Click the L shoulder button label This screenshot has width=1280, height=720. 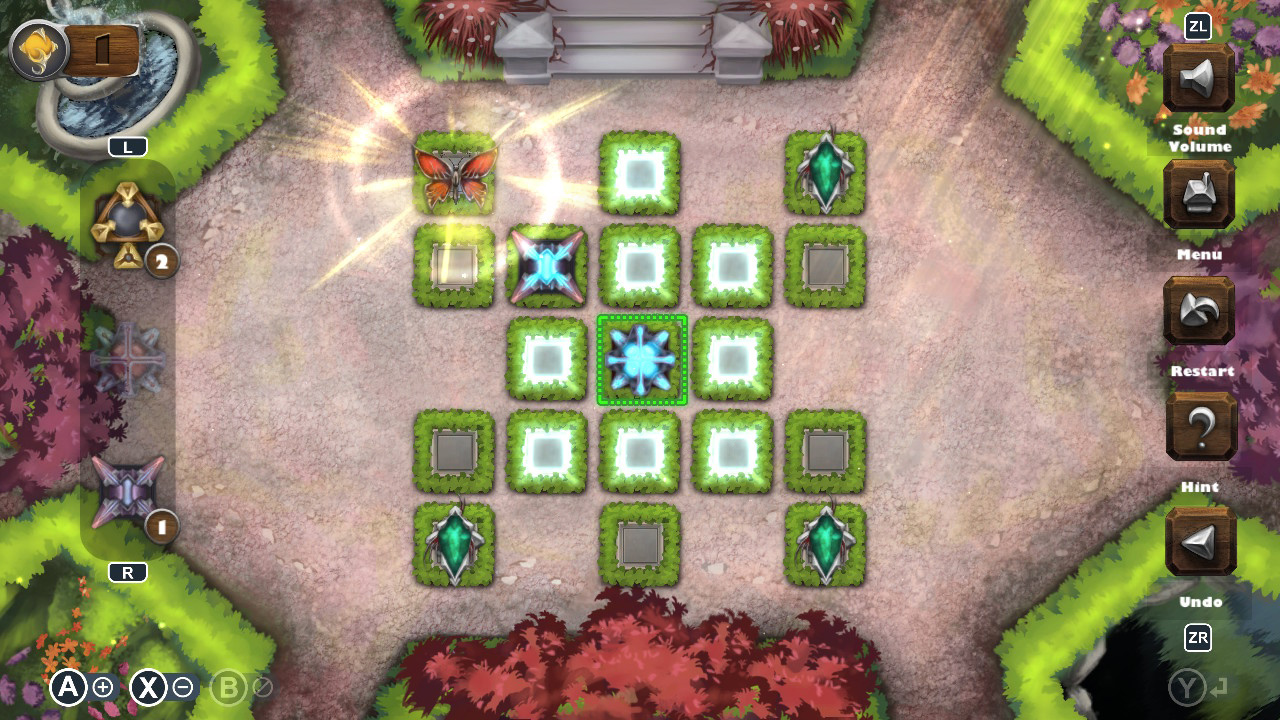(128, 146)
